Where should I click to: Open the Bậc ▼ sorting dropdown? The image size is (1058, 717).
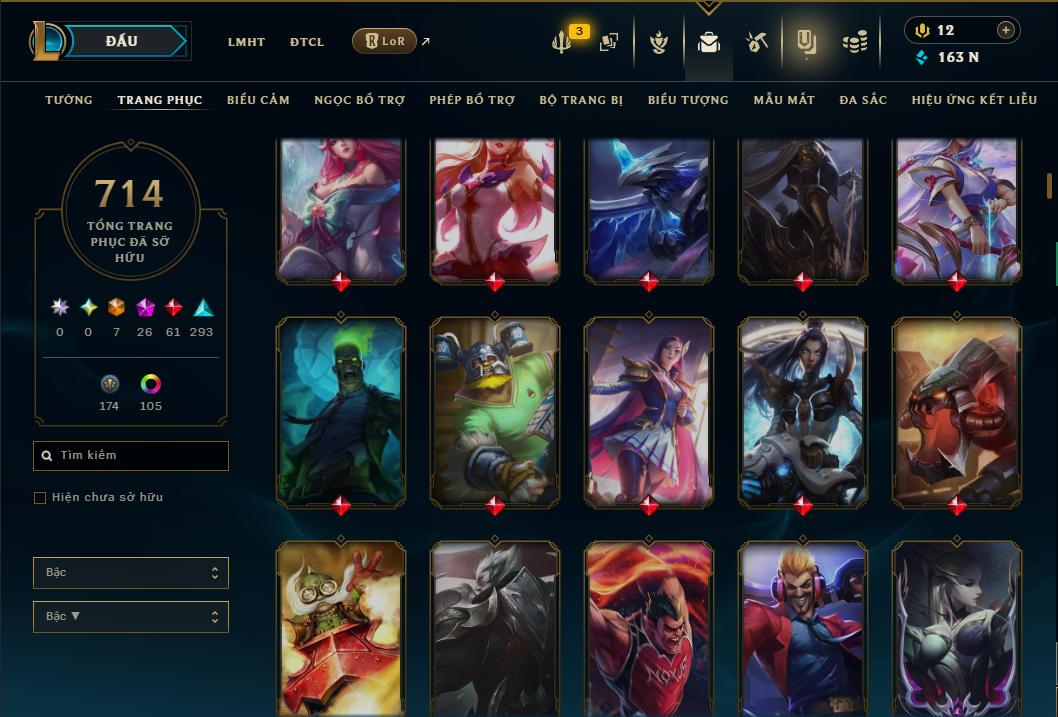pyautogui.click(x=131, y=617)
